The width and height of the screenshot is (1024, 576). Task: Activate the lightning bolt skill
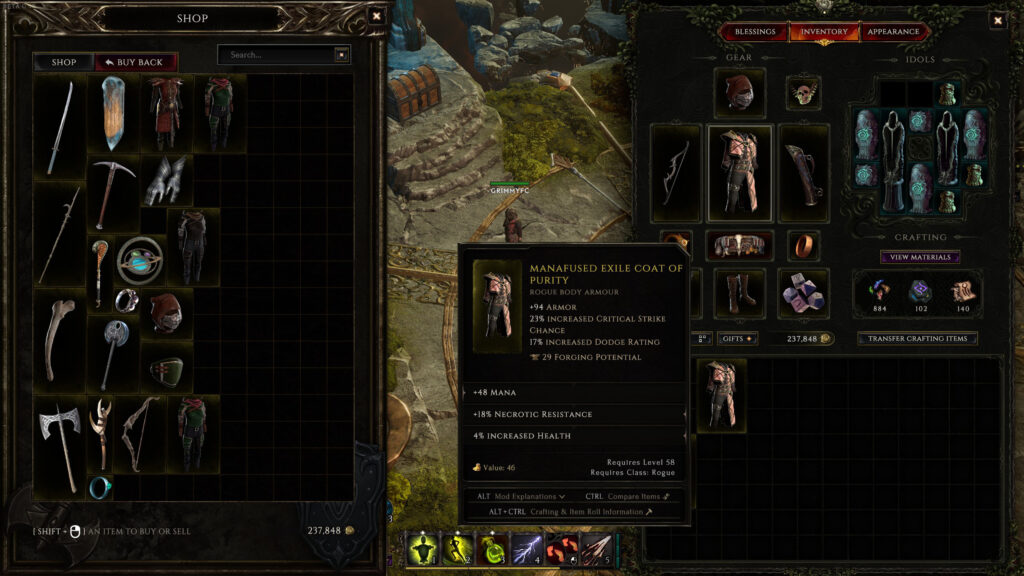click(527, 548)
